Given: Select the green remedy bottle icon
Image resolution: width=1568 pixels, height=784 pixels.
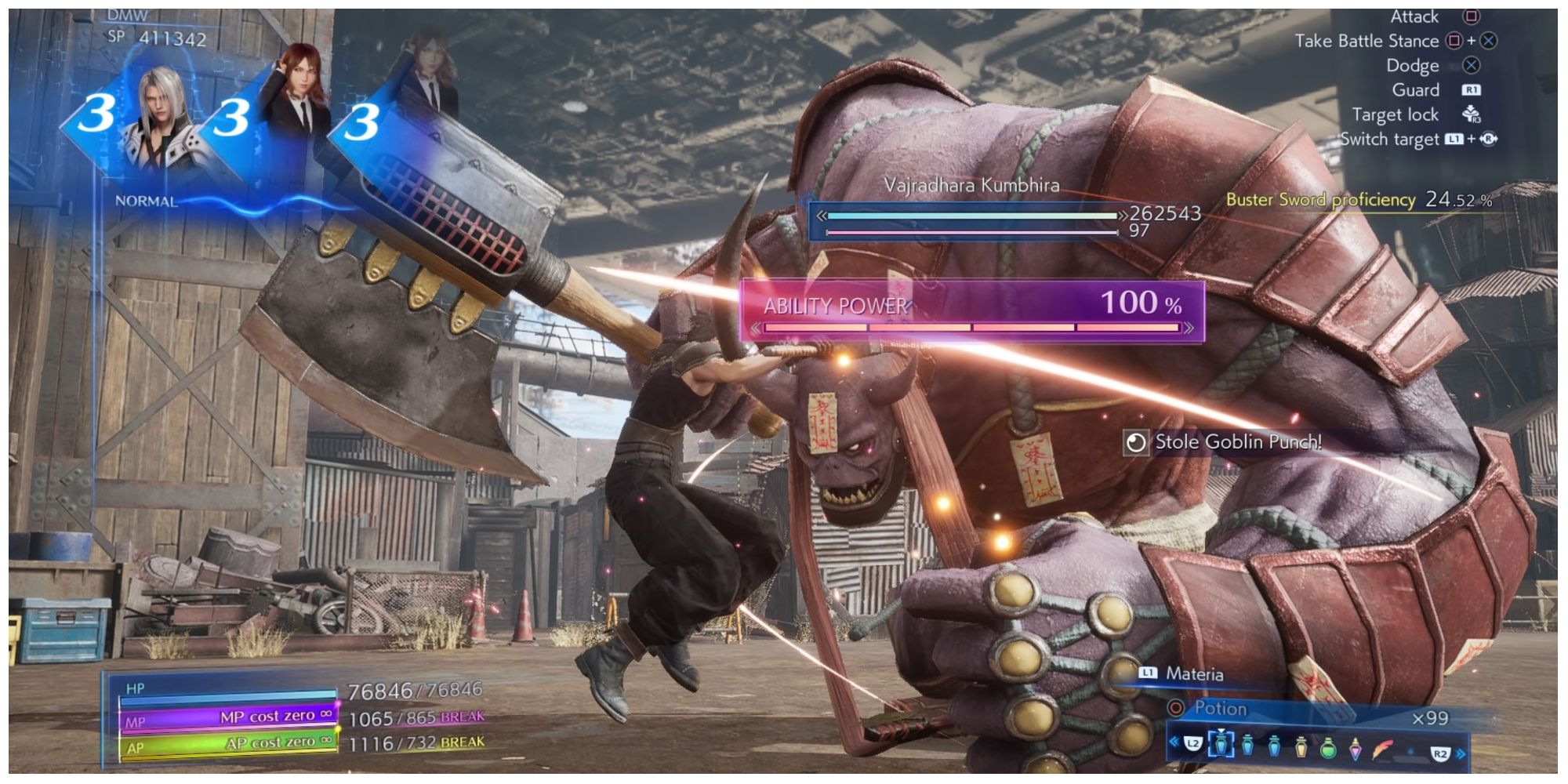Looking at the screenshot, I should click(1327, 749).
